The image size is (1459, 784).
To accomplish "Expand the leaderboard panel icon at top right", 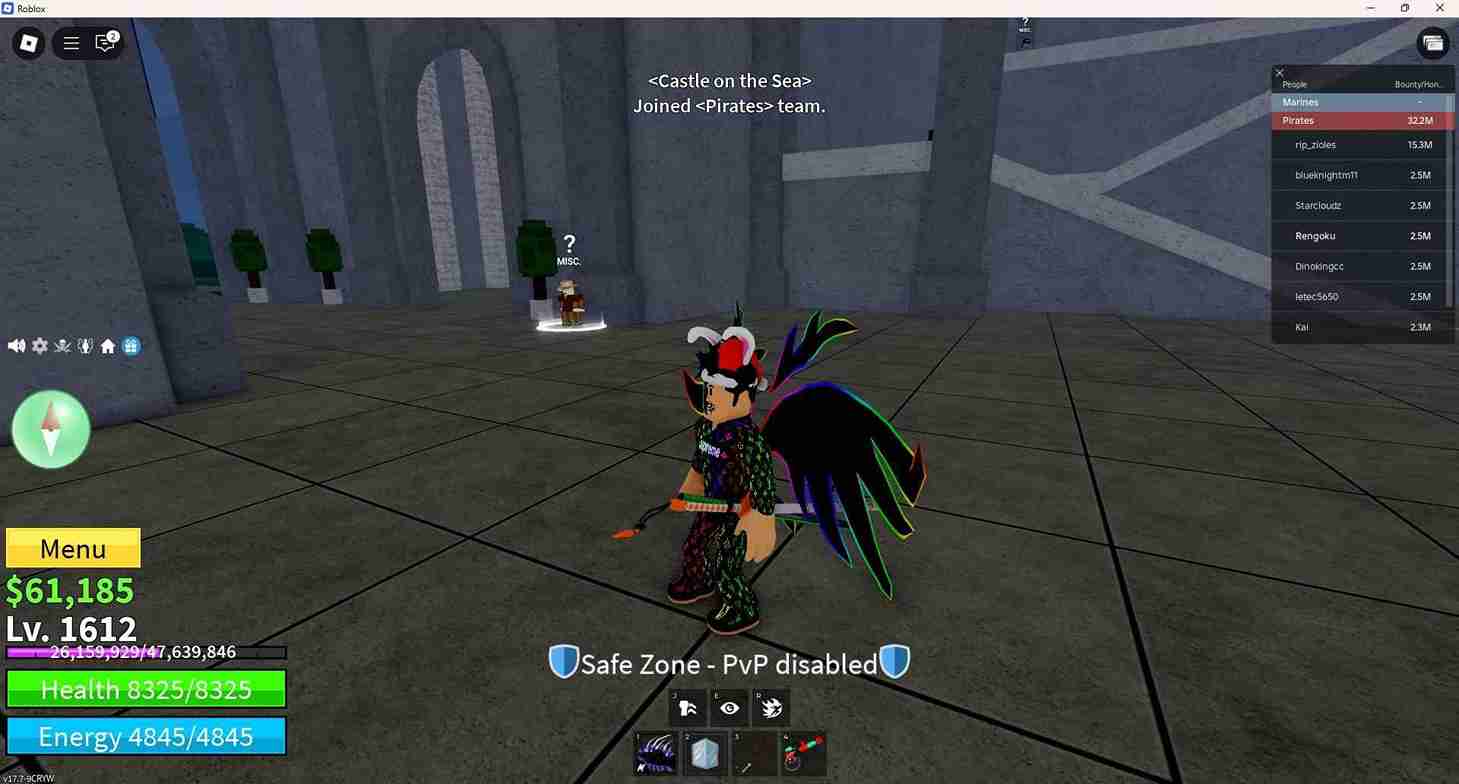I will click(1433, 43).
